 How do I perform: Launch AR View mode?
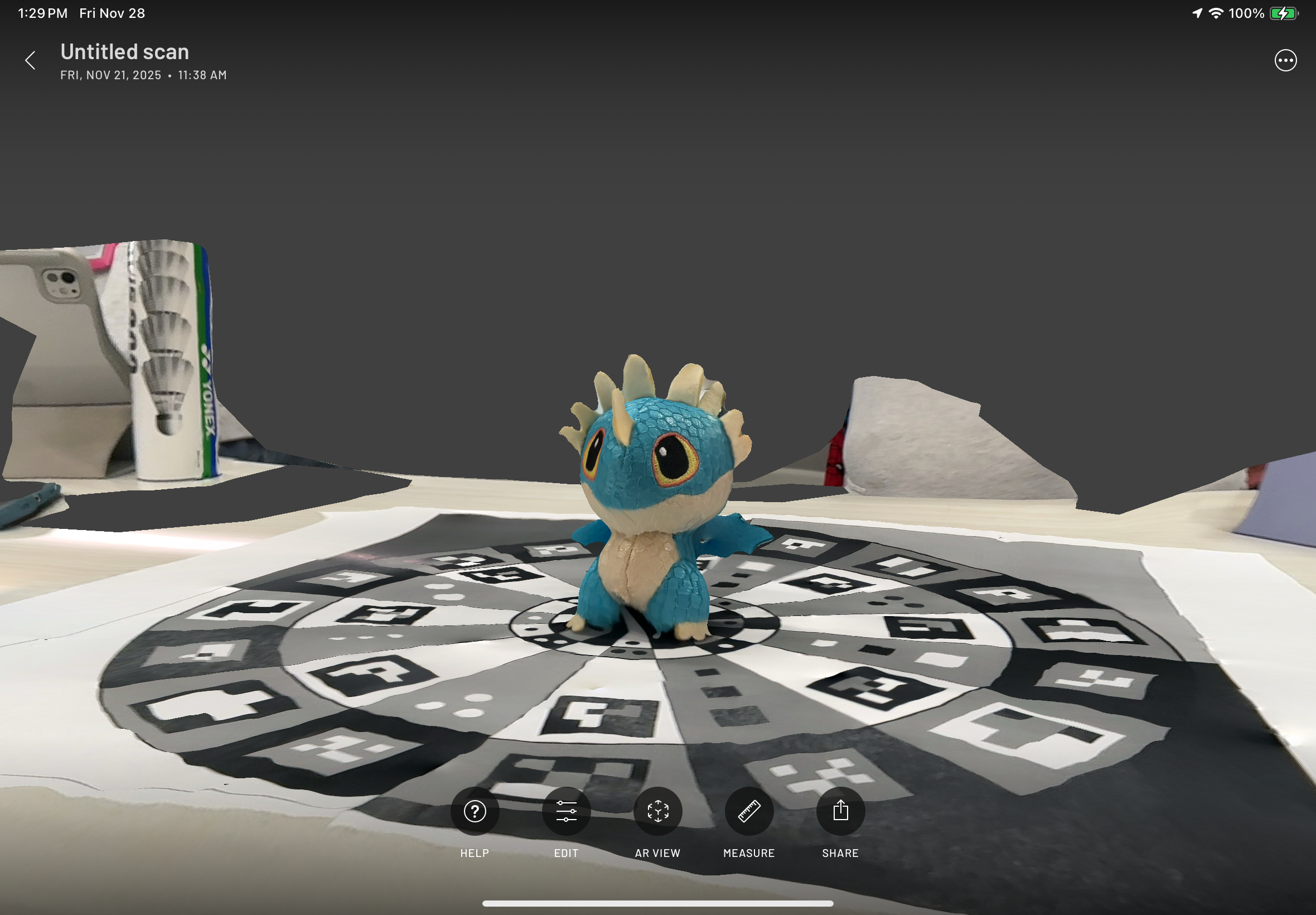coord(657,811)
